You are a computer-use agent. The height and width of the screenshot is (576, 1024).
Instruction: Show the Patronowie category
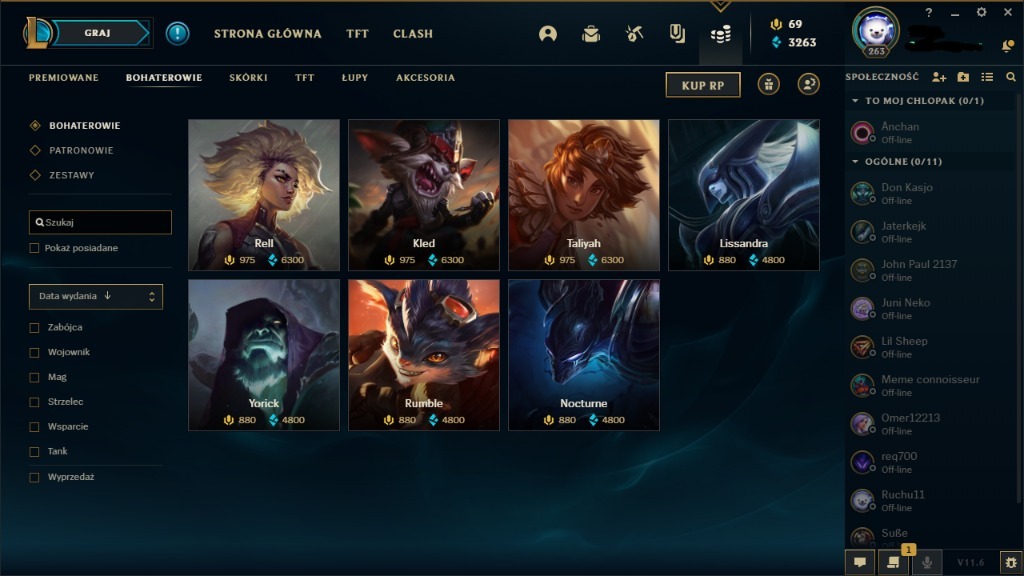click(x=81, y=151)
